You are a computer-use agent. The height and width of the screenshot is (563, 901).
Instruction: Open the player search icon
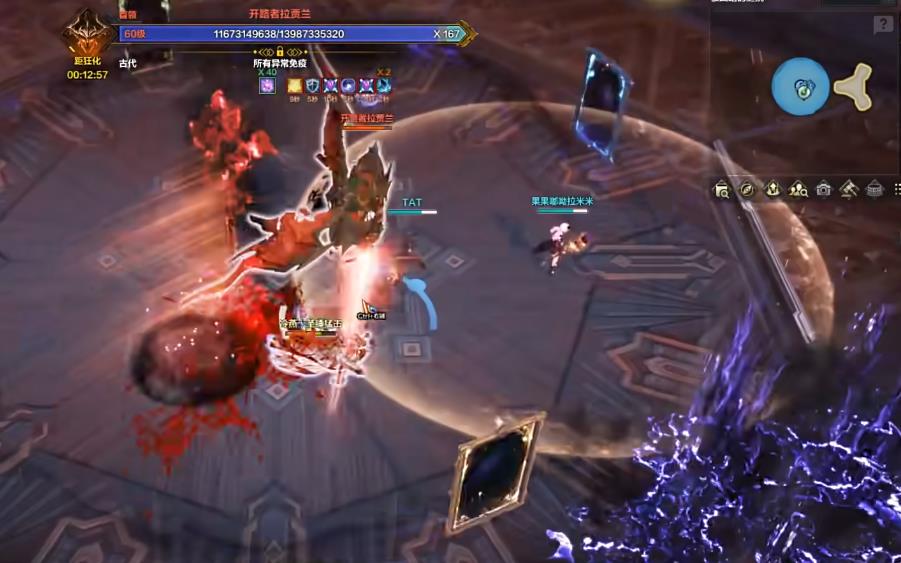click(798, 189)
